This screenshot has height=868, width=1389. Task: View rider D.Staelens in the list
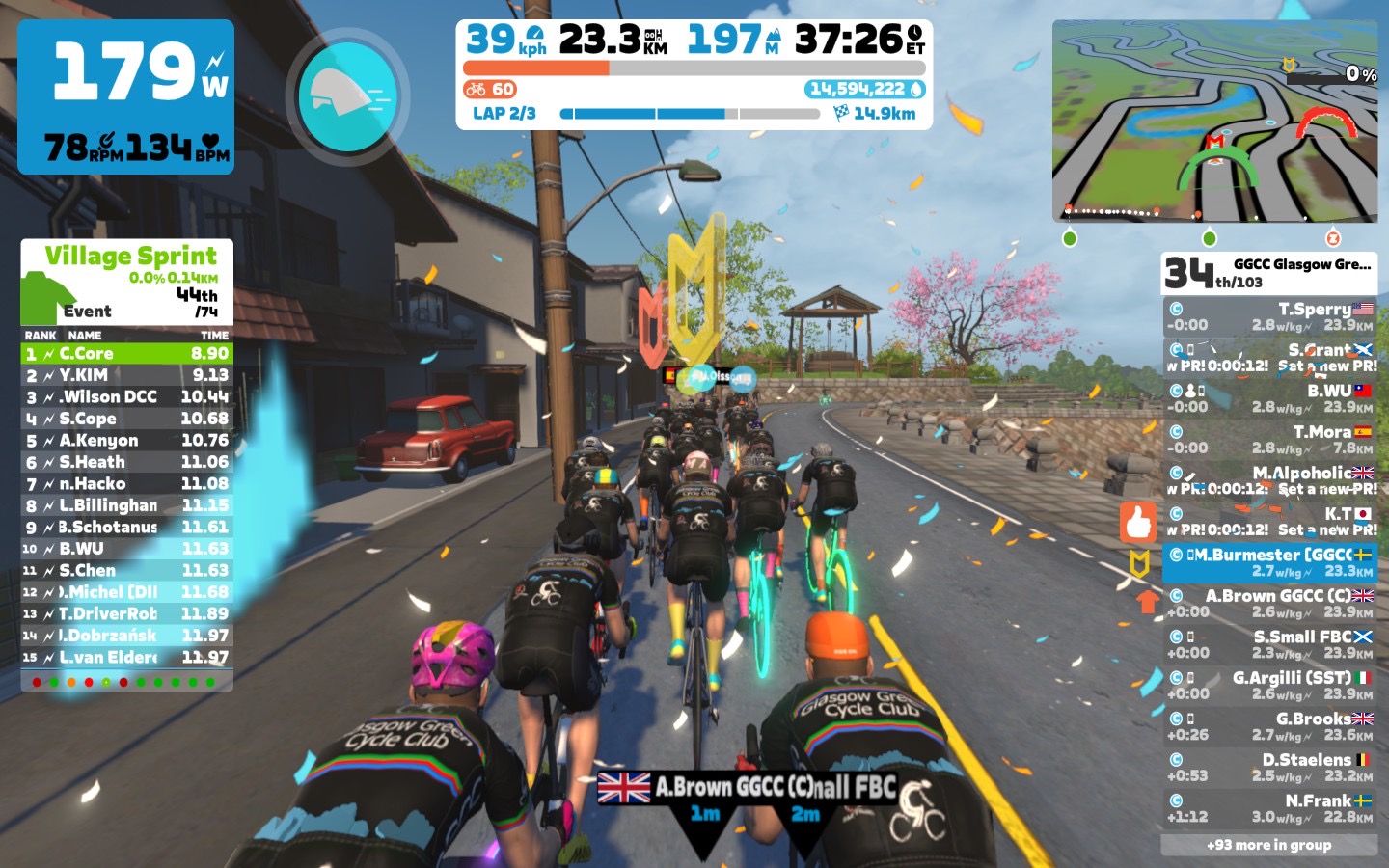click(1269, 767)
